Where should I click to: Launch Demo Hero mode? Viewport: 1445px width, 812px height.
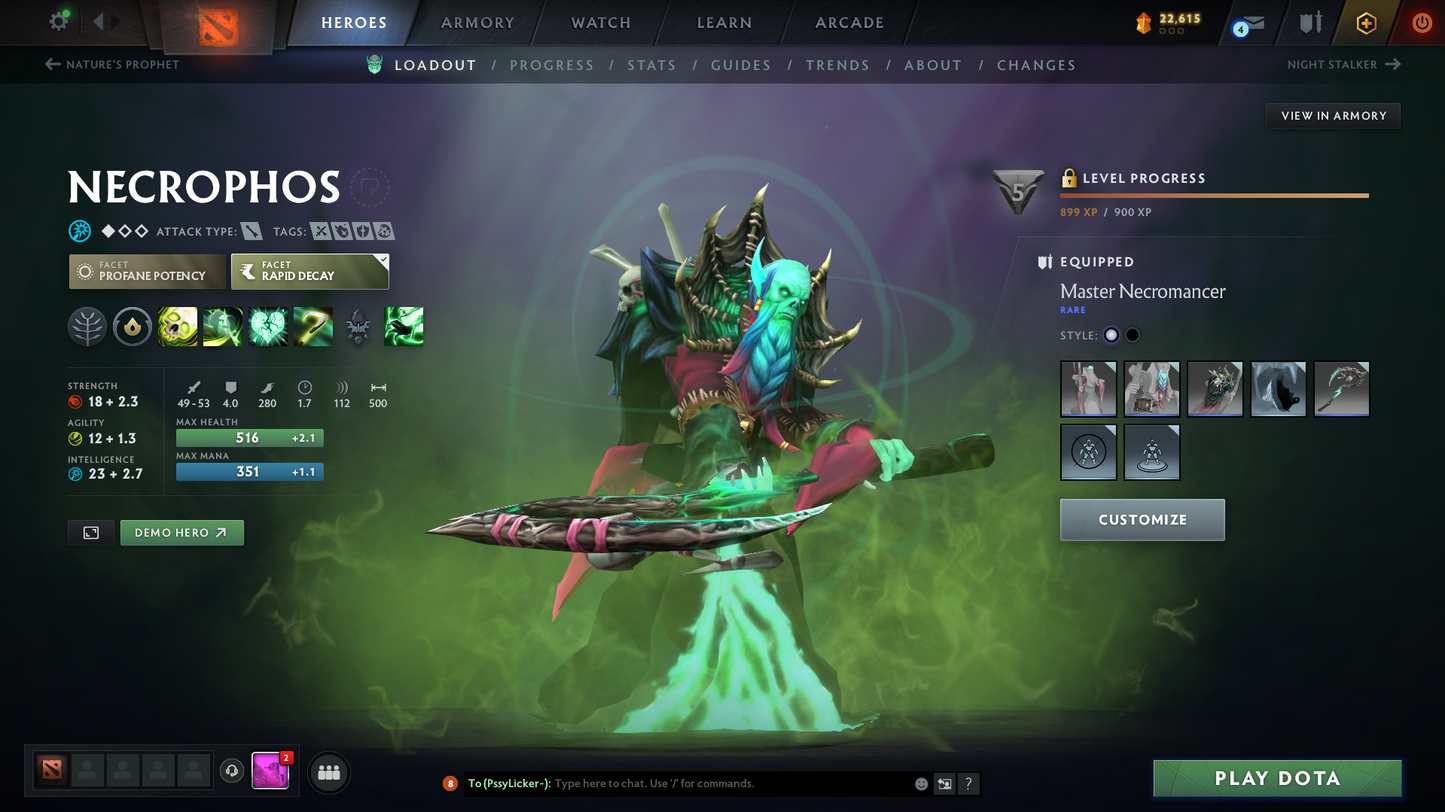(x=182, y=533)
